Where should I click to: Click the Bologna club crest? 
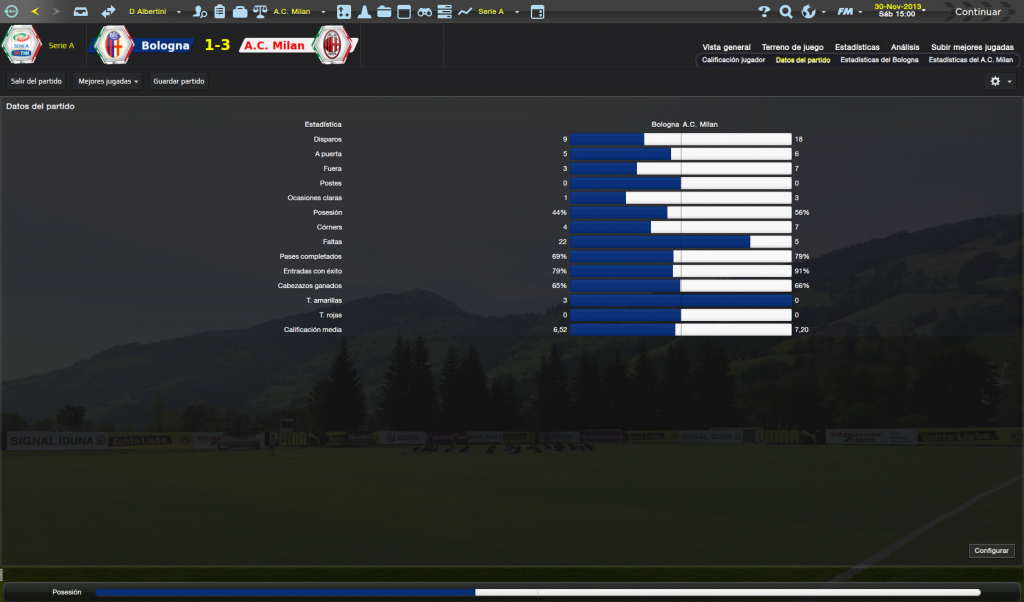(x=113, y=46)
